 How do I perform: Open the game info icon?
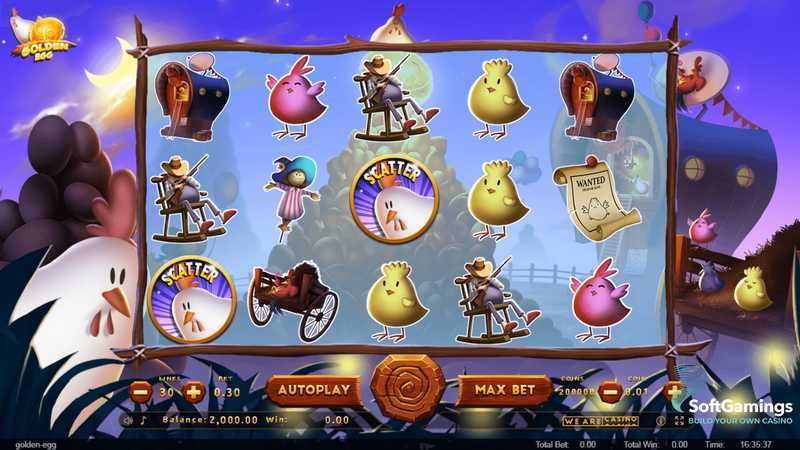coord(661,421)
